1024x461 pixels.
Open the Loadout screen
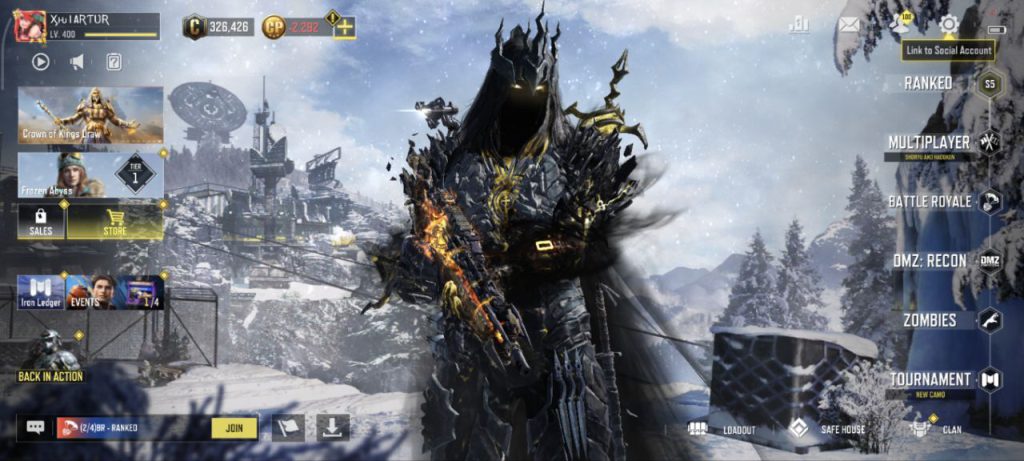722,429
